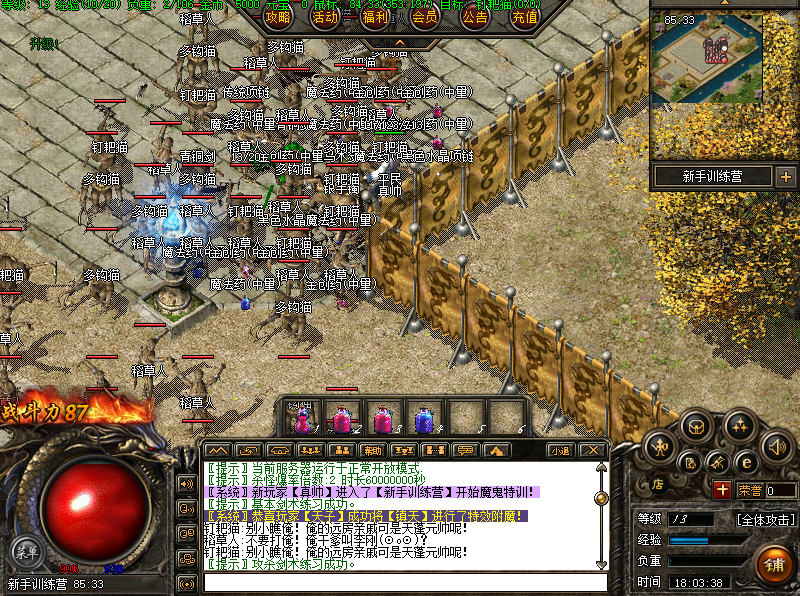Click the red plus beside 荣誉
This screenshot has width=800, height=596.
coord(722,489)
